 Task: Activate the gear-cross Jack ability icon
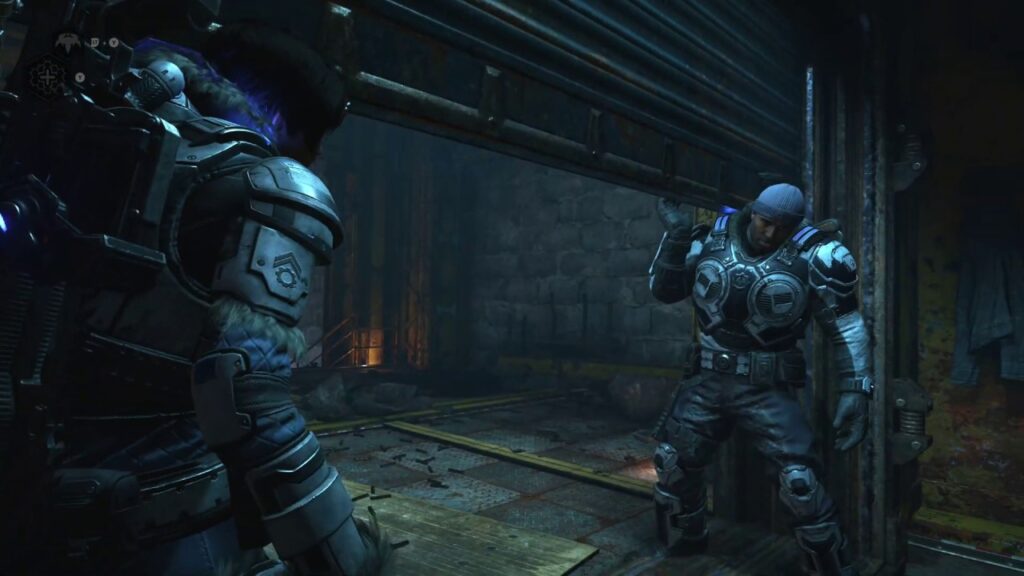47,75
